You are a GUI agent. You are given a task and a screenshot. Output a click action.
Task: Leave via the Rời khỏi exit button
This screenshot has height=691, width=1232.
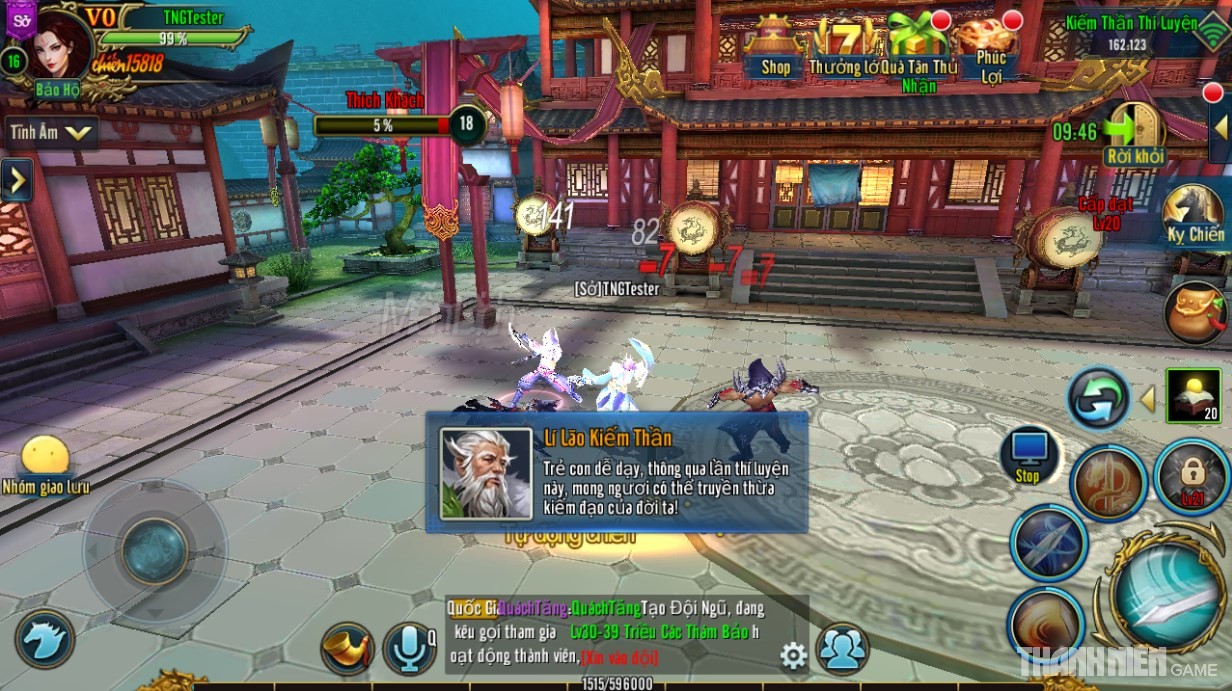click(x=1135, y=134)
